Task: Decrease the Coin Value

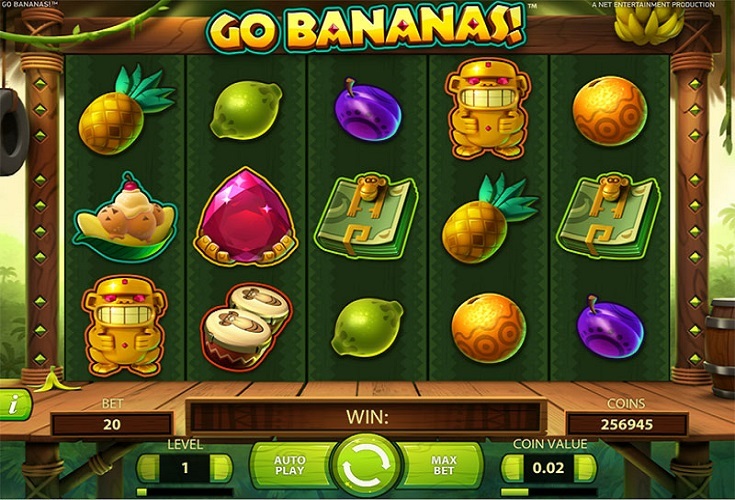Action: (512, 468)
